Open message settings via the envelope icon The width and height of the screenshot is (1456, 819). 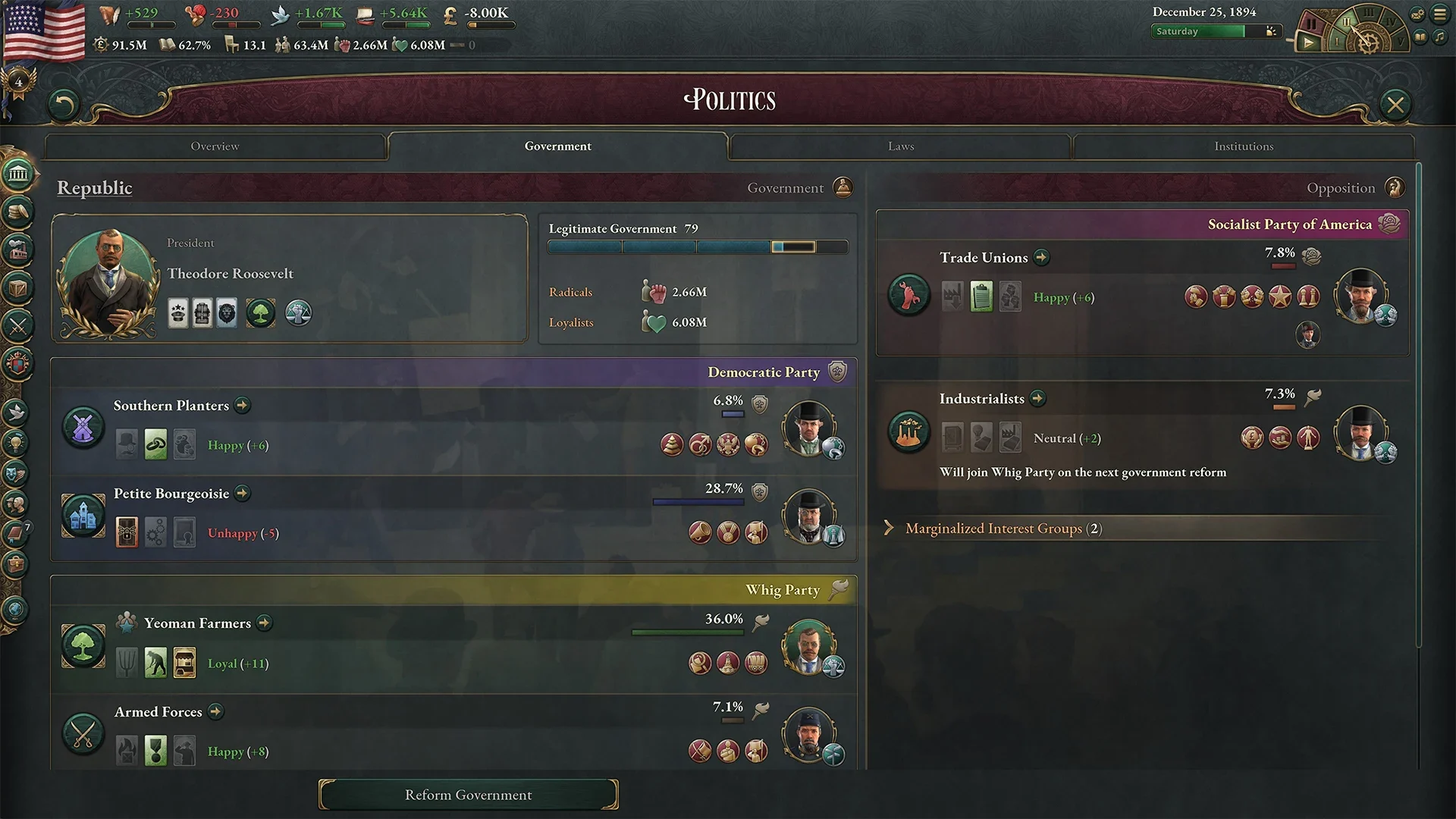coord(1417,14)
